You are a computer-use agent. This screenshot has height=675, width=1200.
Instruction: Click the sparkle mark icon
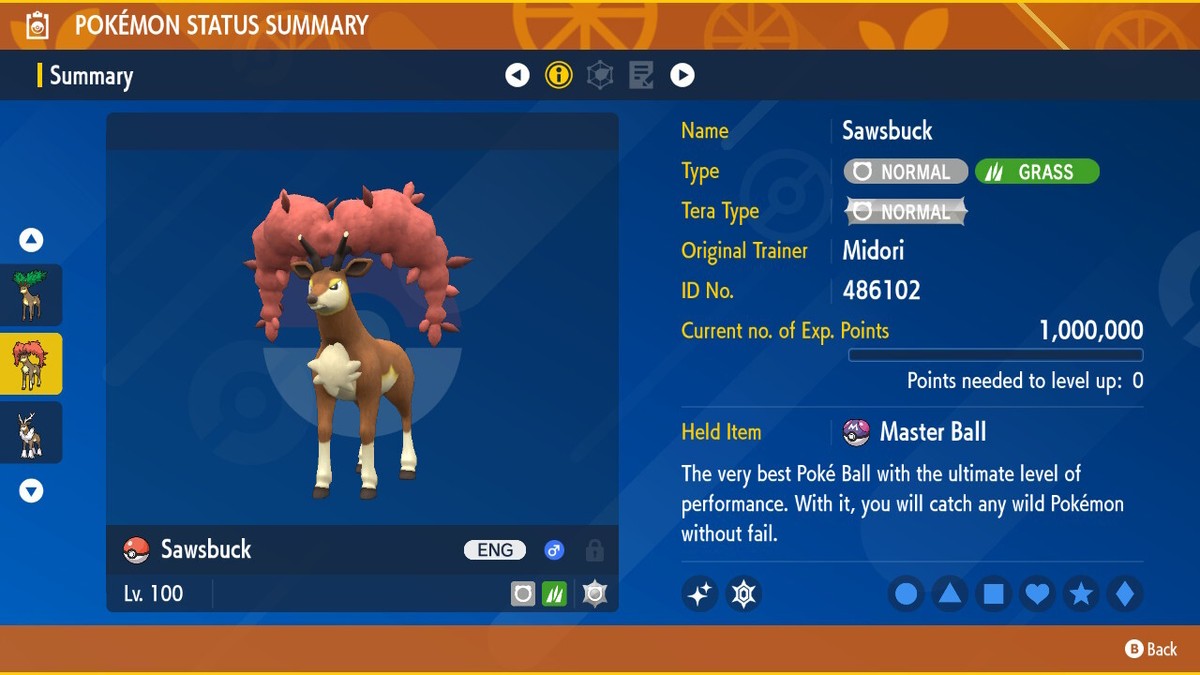click(x=700, y=594)
